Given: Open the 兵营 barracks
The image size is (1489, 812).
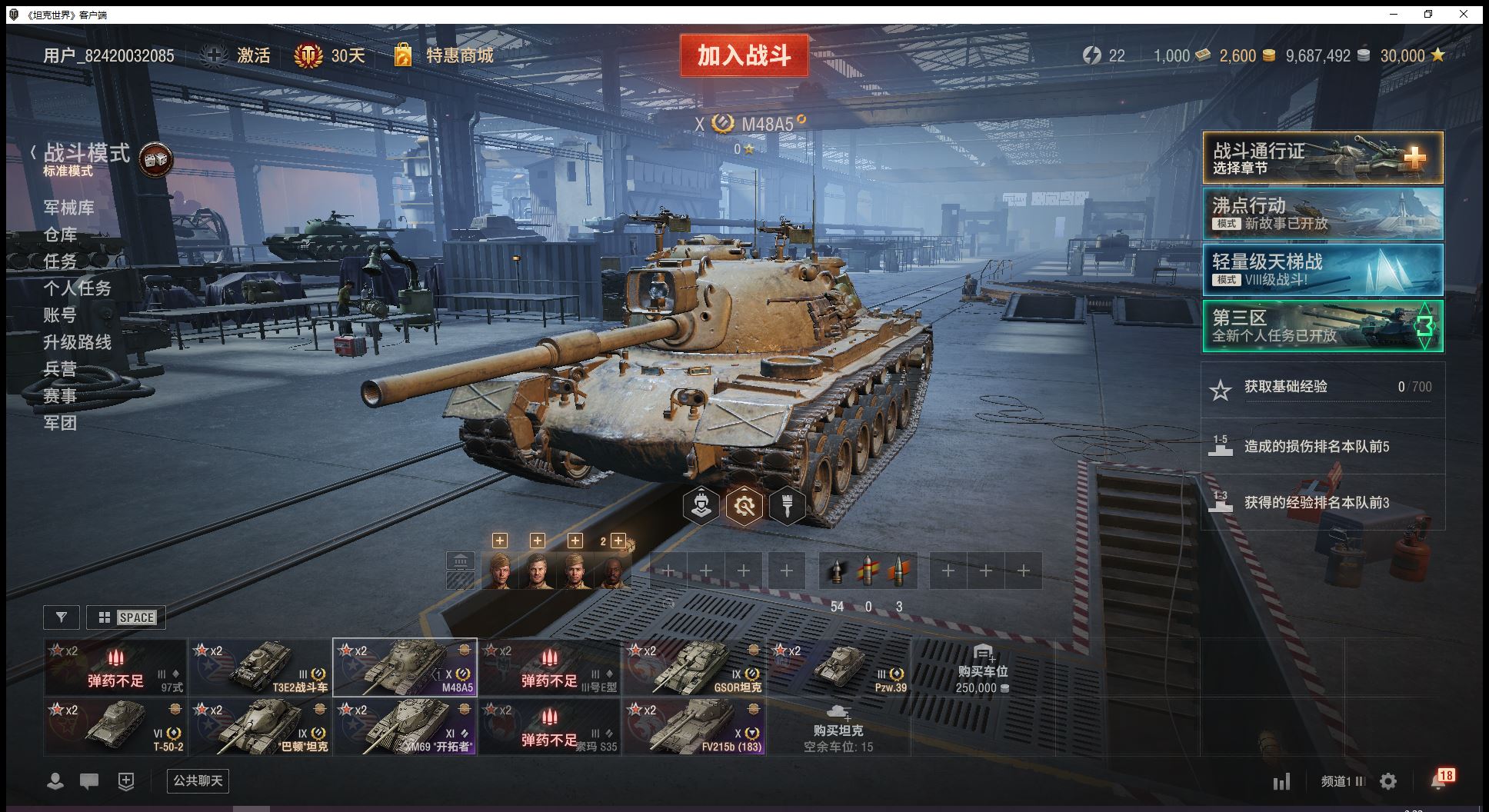Looking at the screenshot, I should coord(61,369).
